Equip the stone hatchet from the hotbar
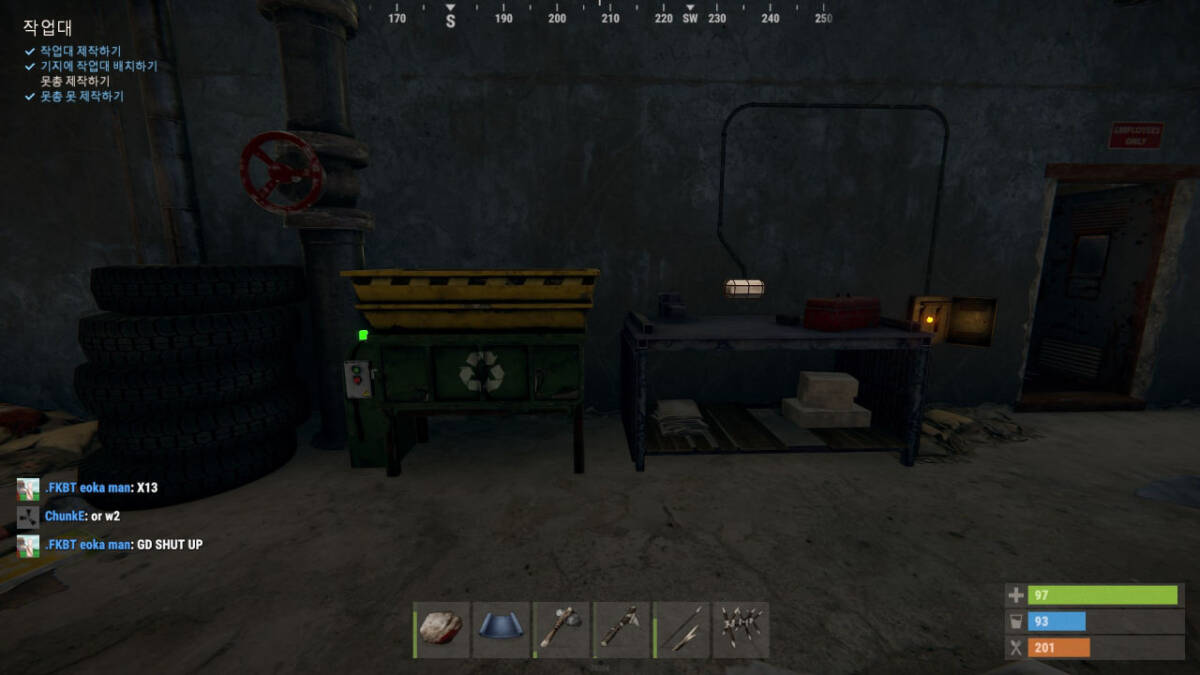The height and width of the screenshot is (675, 1200). [x=561, y=629]
